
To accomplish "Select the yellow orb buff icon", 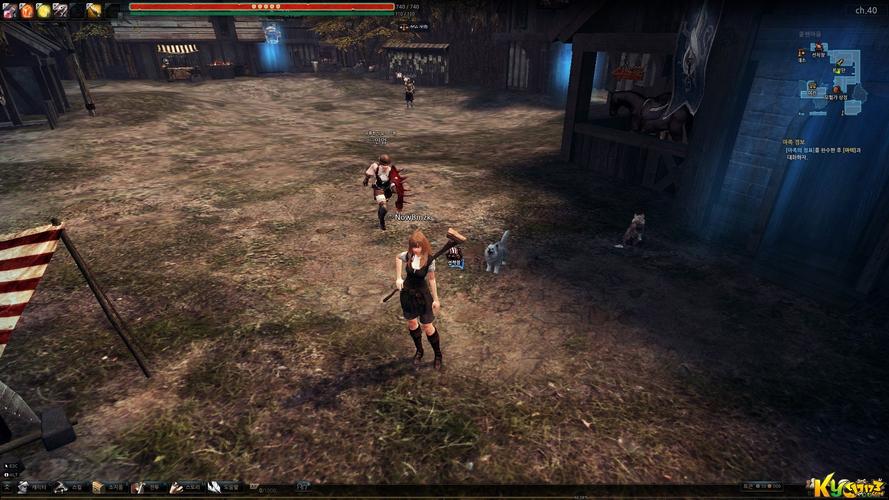I will pos(43,10).
